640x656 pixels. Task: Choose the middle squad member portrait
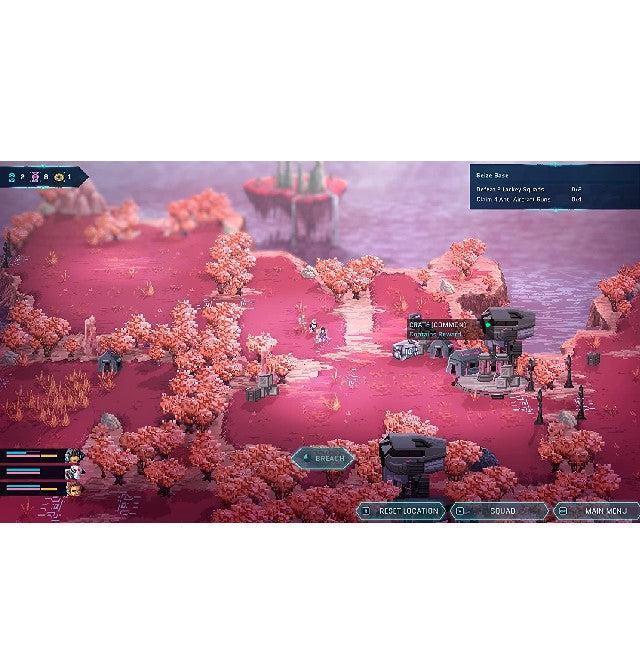click(x=73, y=472)
